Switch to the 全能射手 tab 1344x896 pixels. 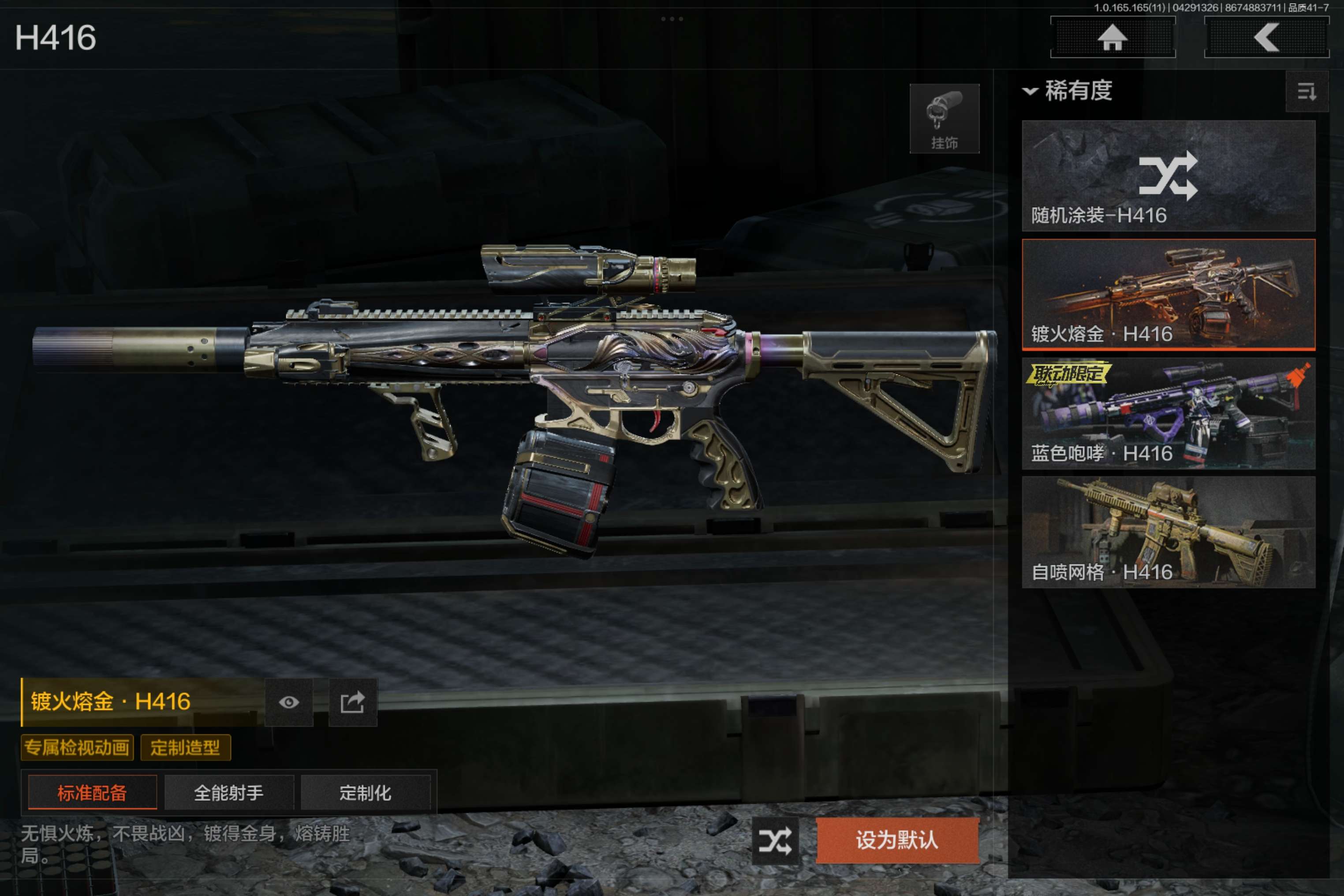tap(228, 792)
